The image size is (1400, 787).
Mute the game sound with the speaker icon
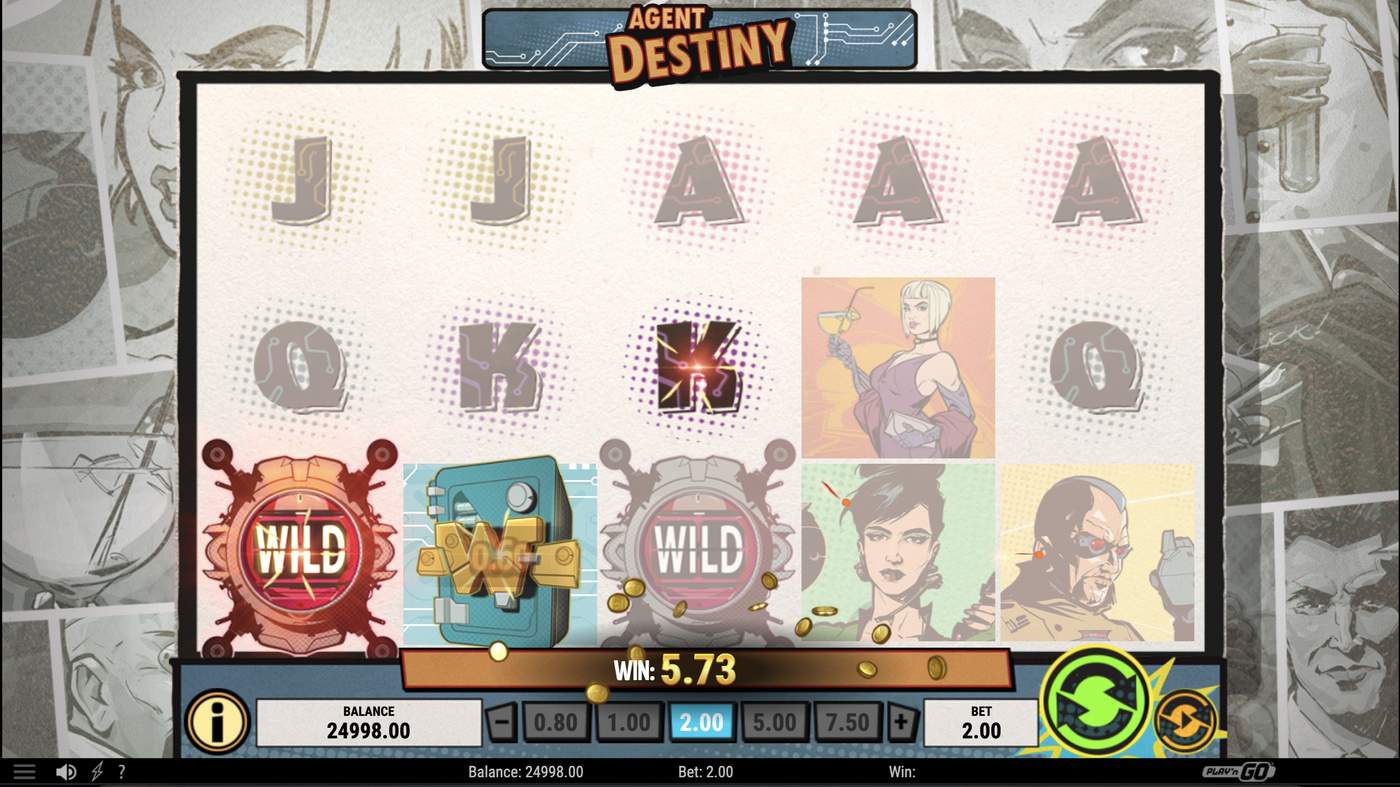[66, 770]
